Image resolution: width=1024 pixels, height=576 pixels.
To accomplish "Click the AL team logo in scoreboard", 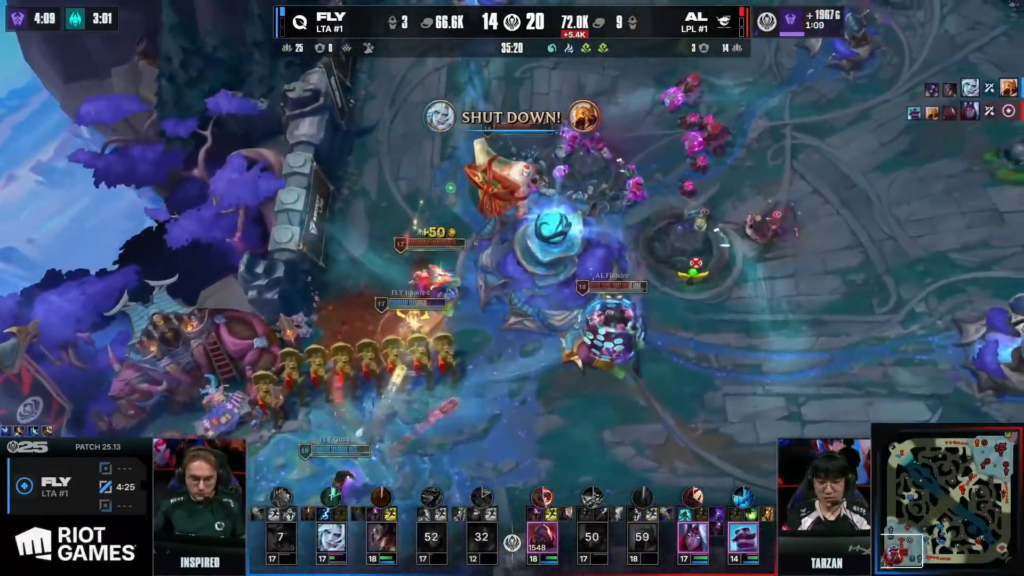I will tap(725, 20).
